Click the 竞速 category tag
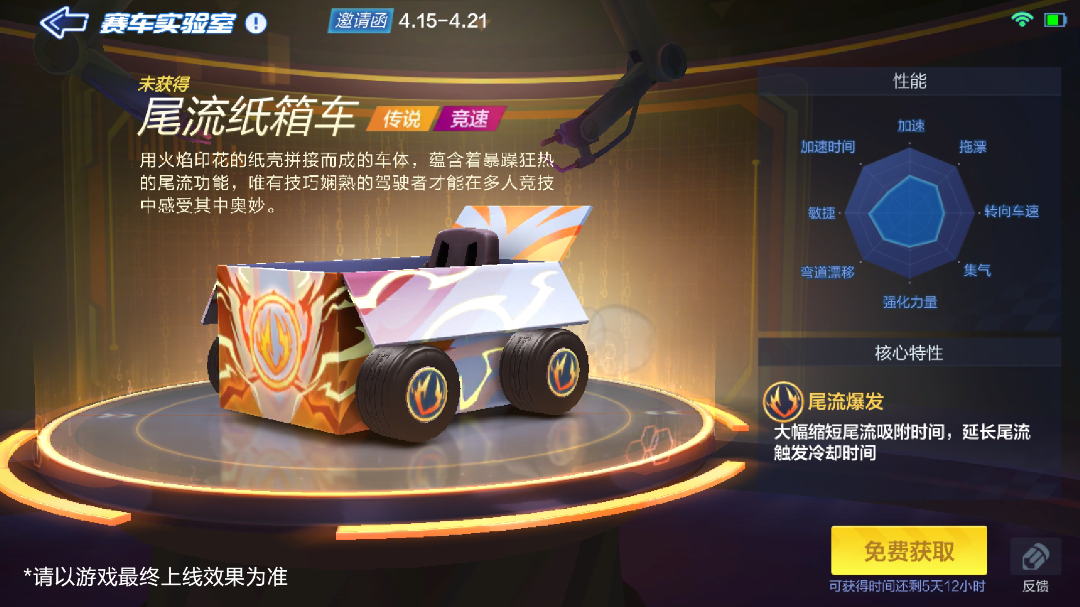This screenshot has height=607, width=1080. click(469, 119)
